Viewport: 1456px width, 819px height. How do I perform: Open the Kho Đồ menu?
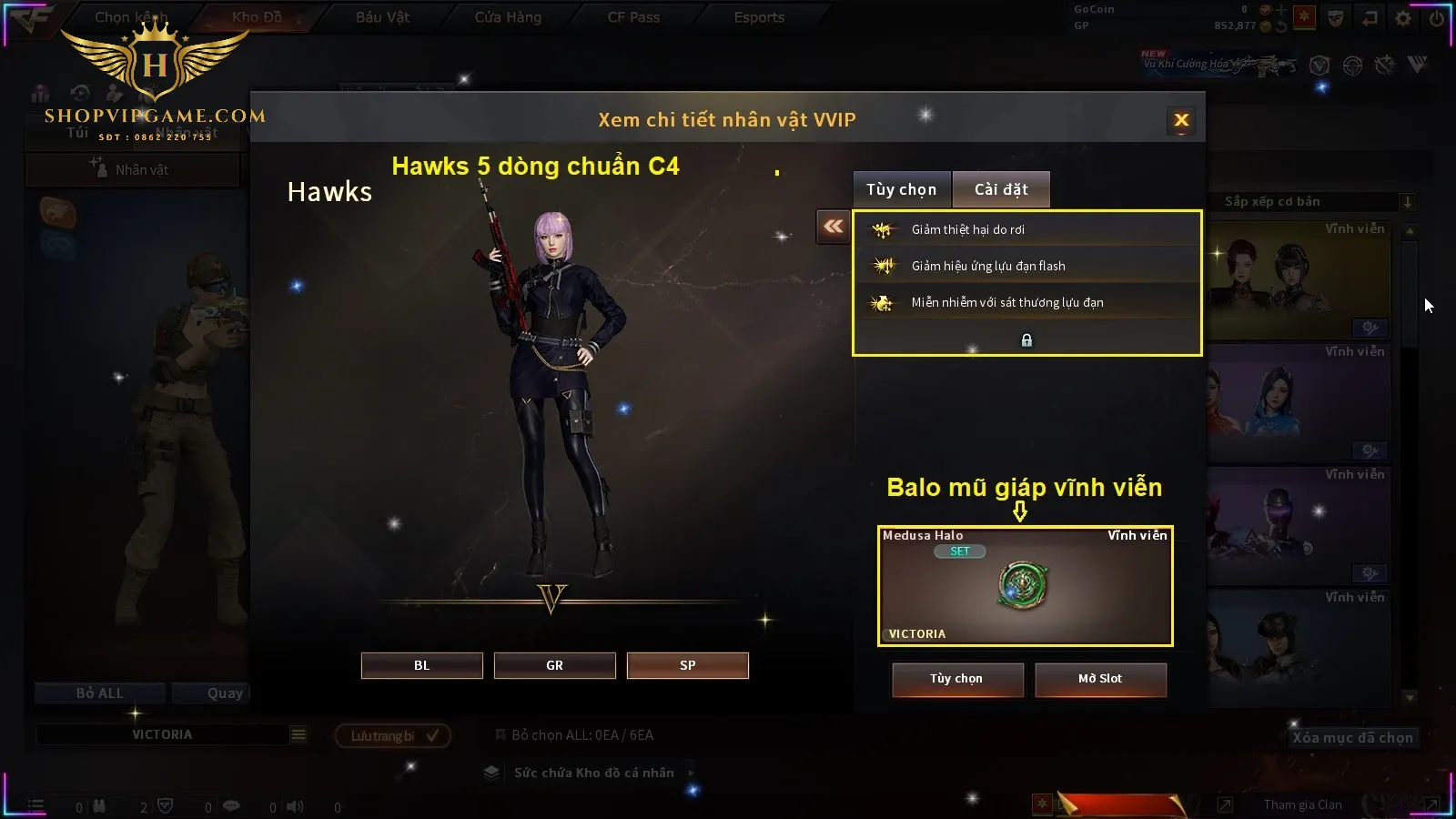[x=257, y=17]
